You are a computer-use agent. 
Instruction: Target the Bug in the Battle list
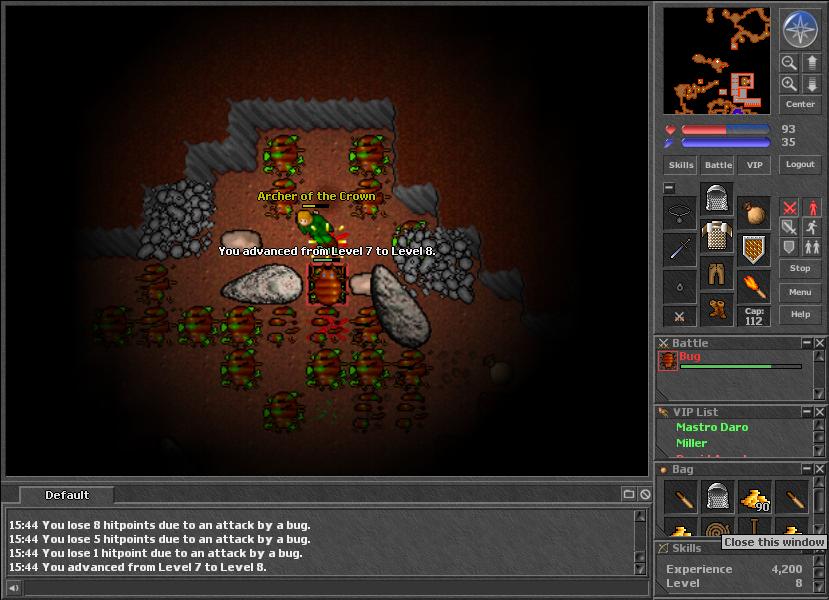coord(690,357)
